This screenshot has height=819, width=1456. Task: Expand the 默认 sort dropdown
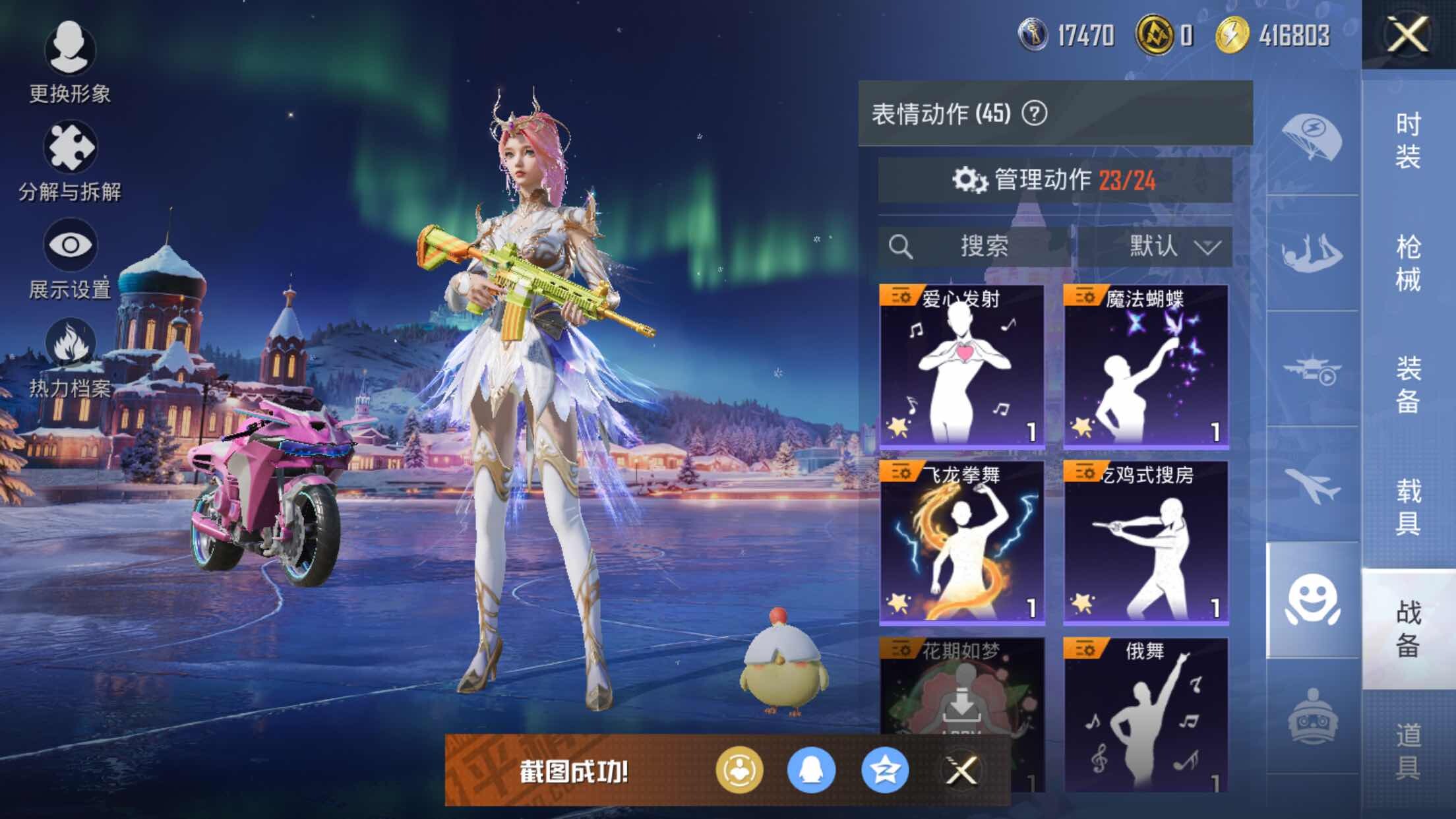coord(1155,247)
